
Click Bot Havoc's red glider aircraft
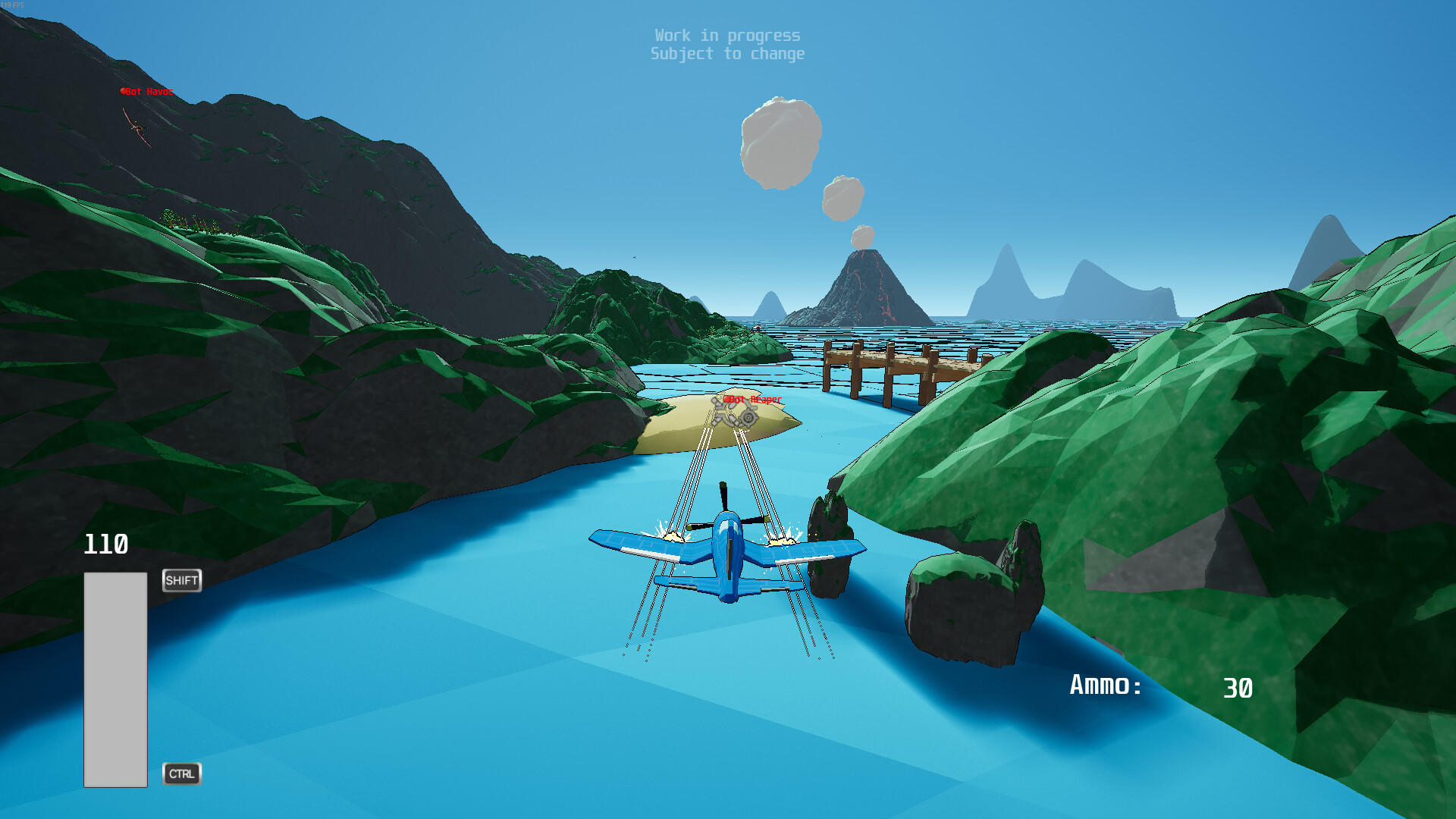pyautogui.click(x=136, y=129)
